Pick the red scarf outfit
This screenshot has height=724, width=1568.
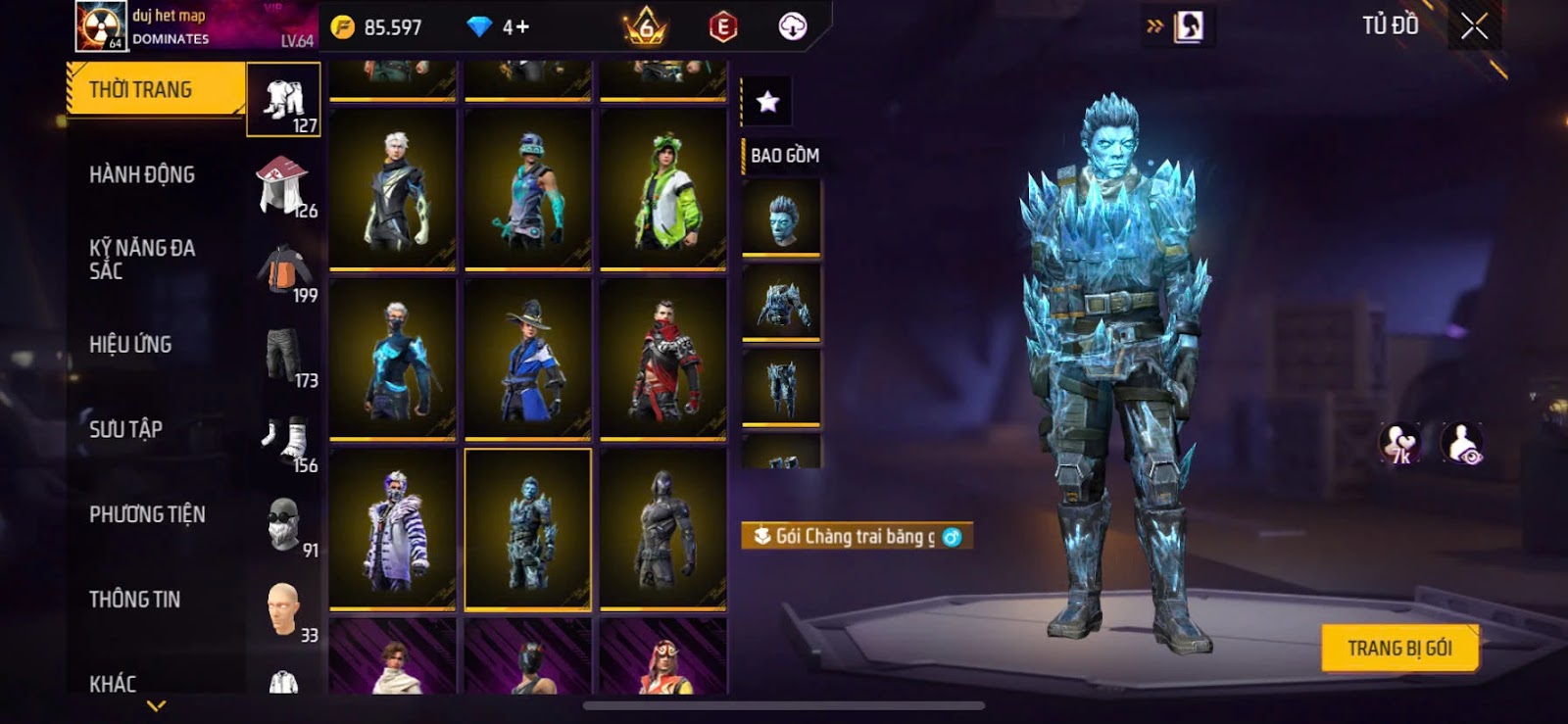pos(663,360)
